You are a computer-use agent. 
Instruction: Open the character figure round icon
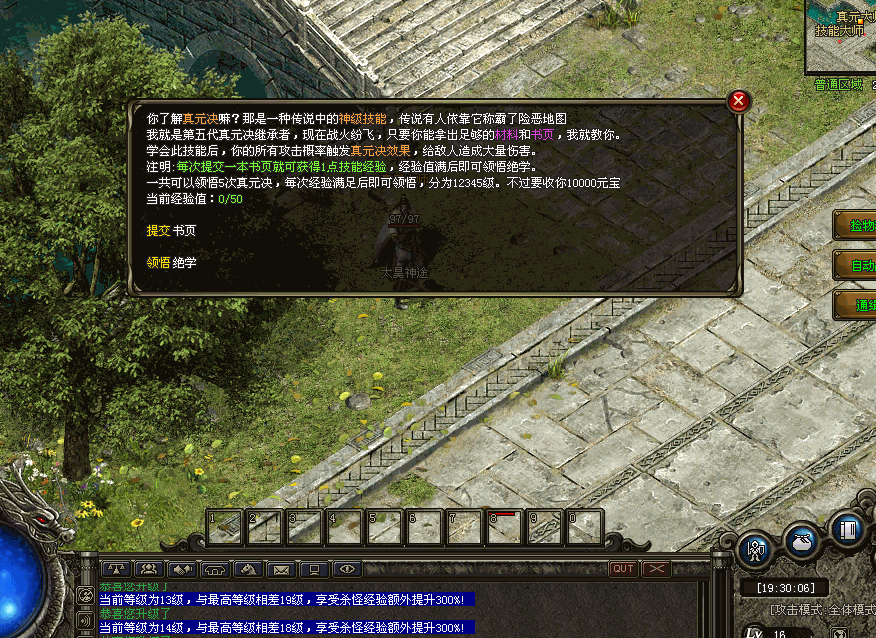tap(755, 548)
